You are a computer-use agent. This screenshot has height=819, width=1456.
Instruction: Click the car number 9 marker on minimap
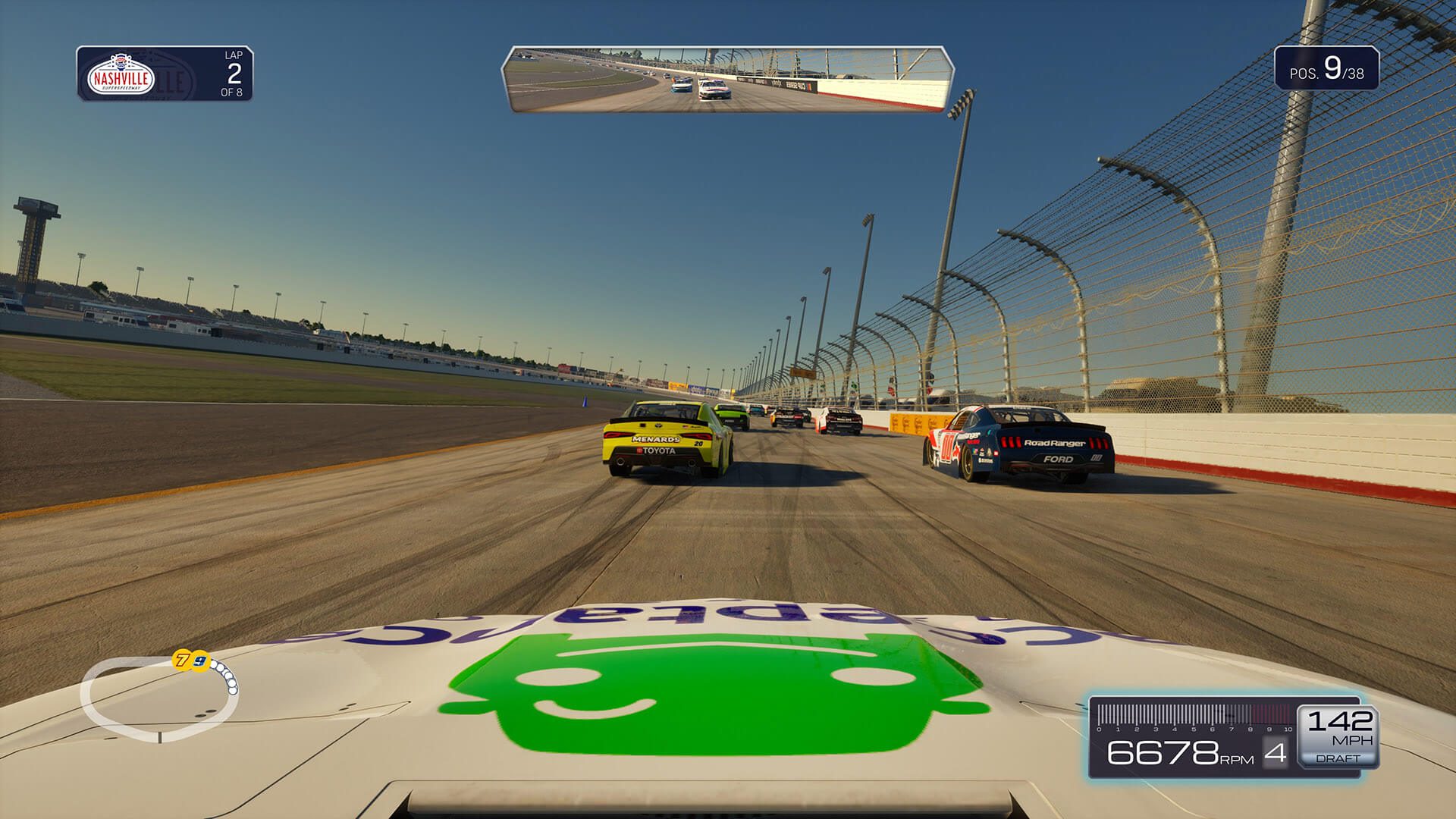click(x=199, y=661)
